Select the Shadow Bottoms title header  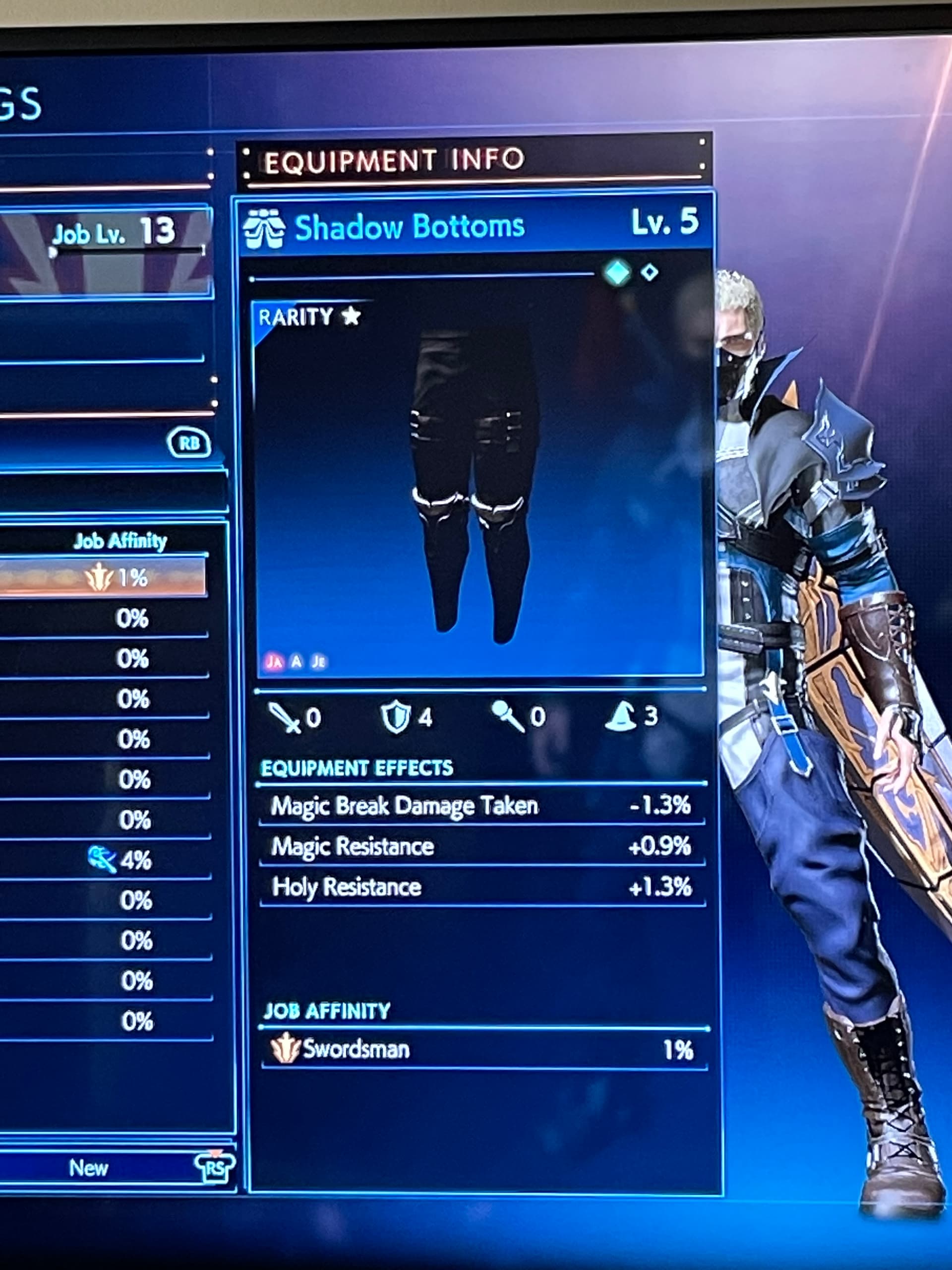pyautogui.click(x=409, y=226)
